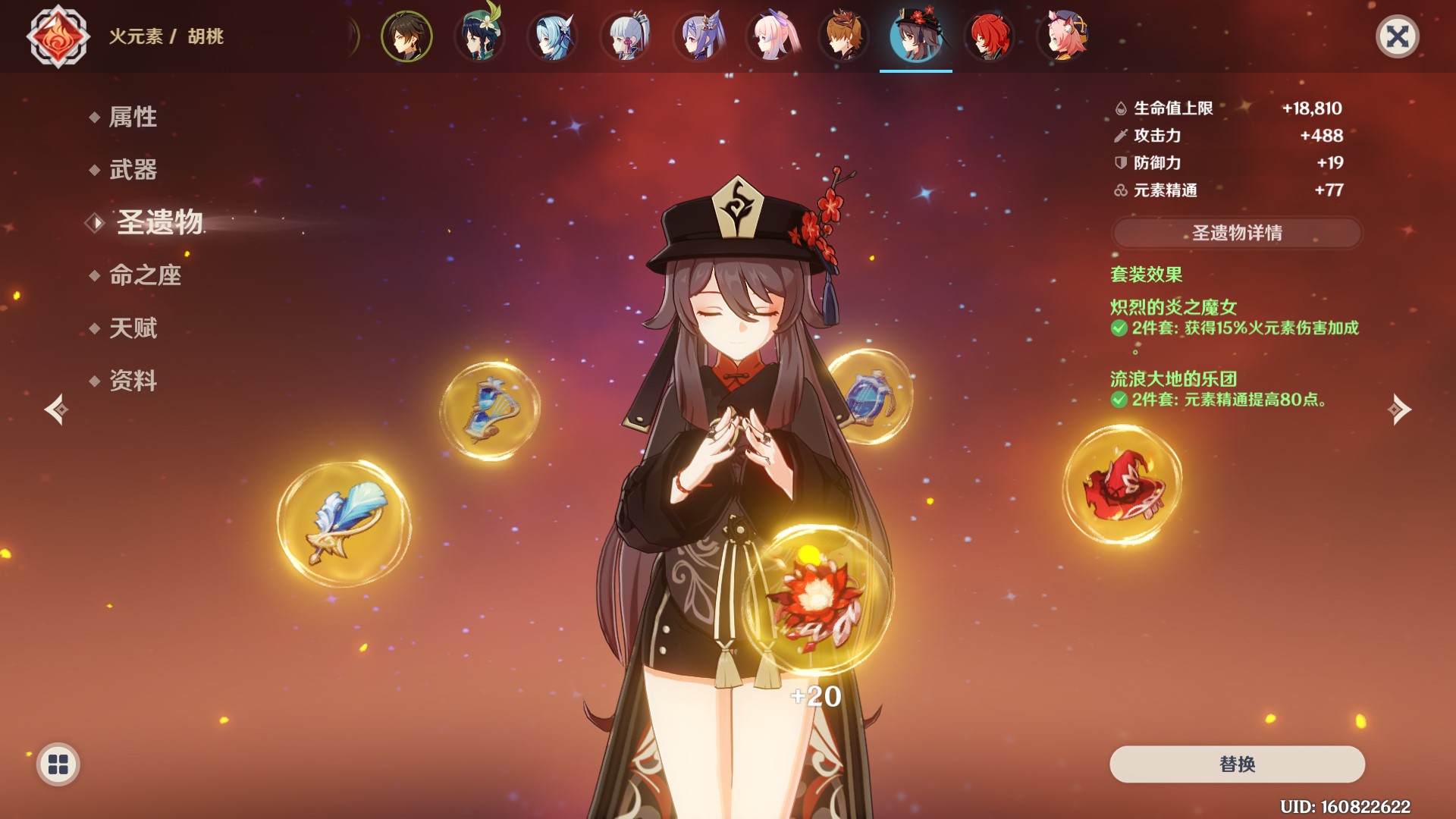Go to the previous character arrow
Image resolution: width=1456 pixels, height=819 pixels.
pyautogui.click(x=57, y=409)
